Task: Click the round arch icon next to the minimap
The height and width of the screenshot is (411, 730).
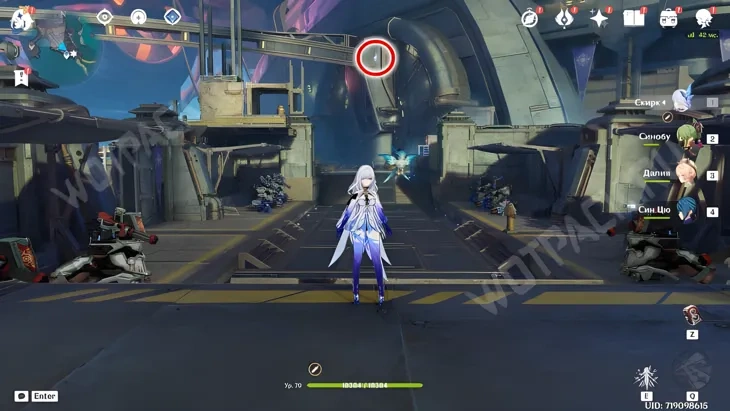Action: (x=139, y=16)
